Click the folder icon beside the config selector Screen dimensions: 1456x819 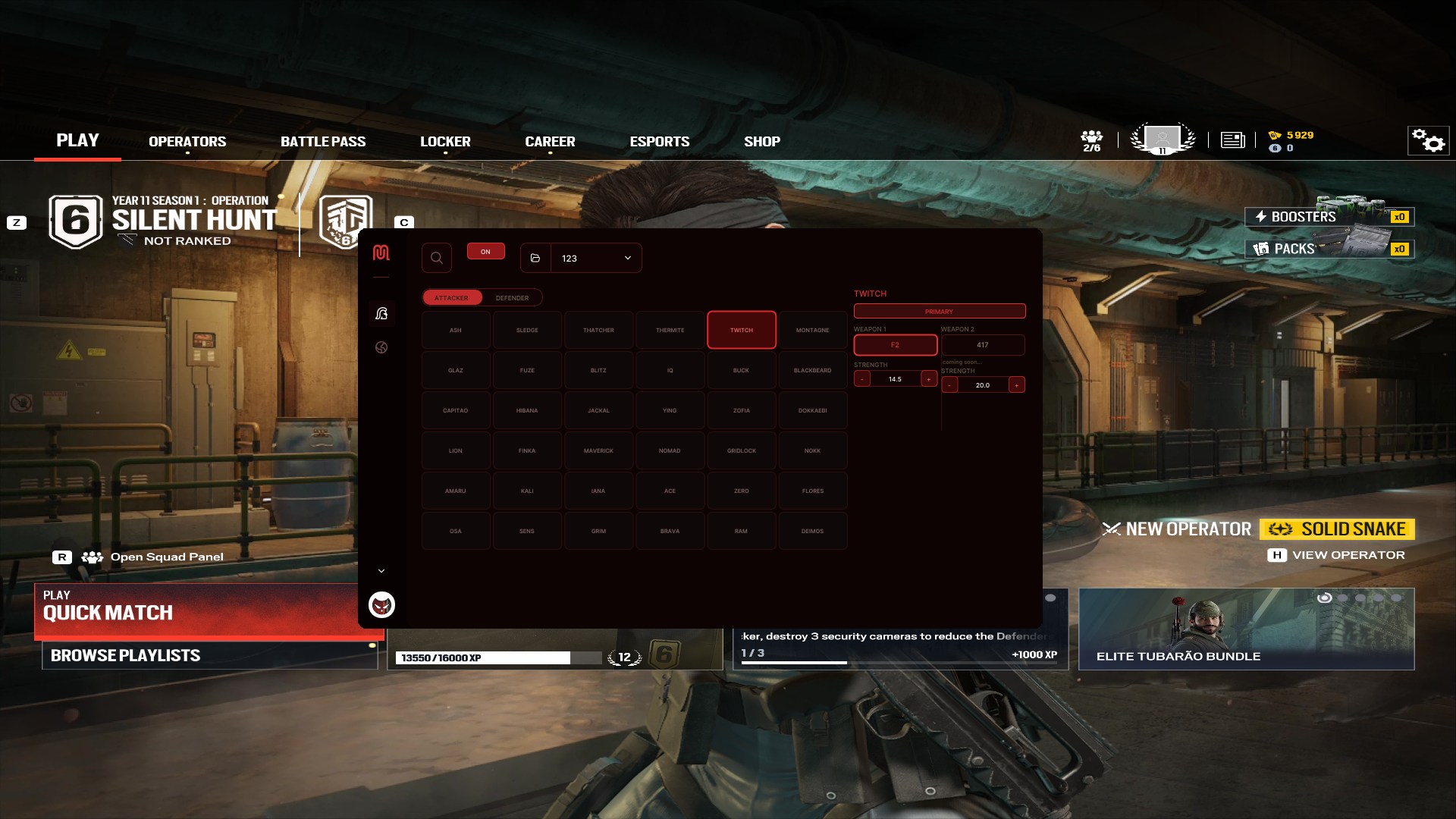pos(536,258)
